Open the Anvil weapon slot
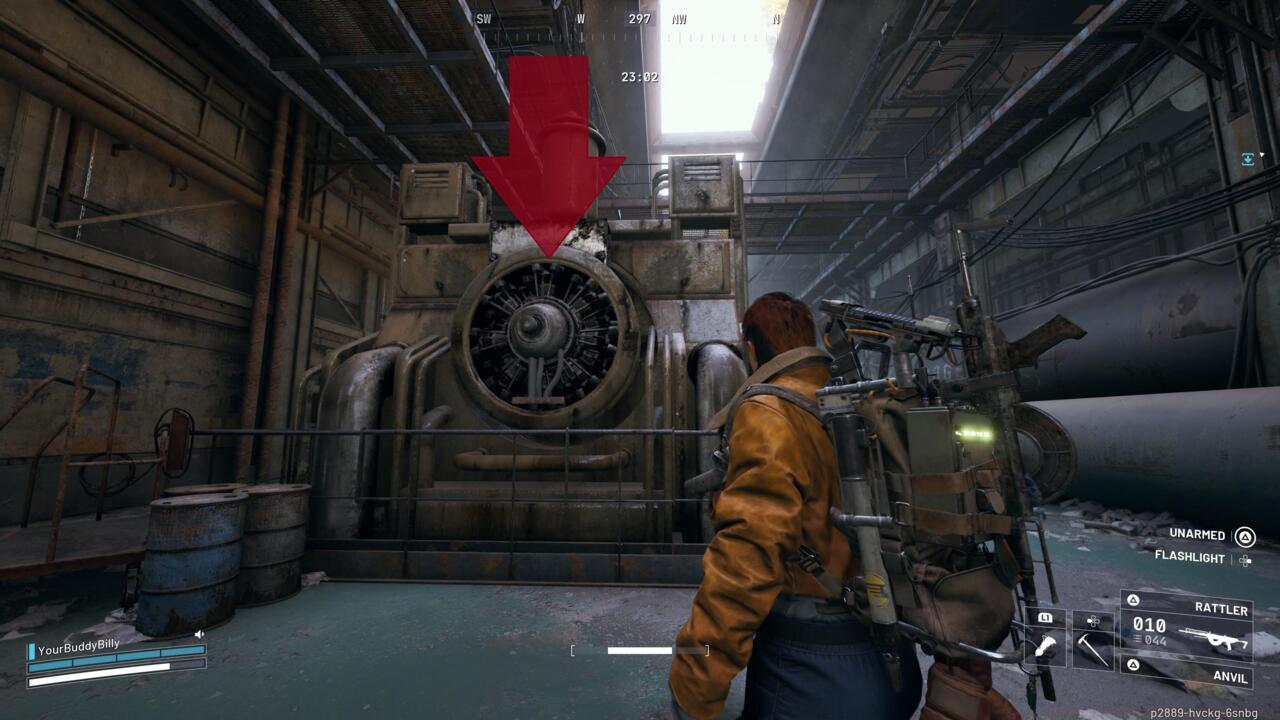1280x720 pixels. (1232, 678)
